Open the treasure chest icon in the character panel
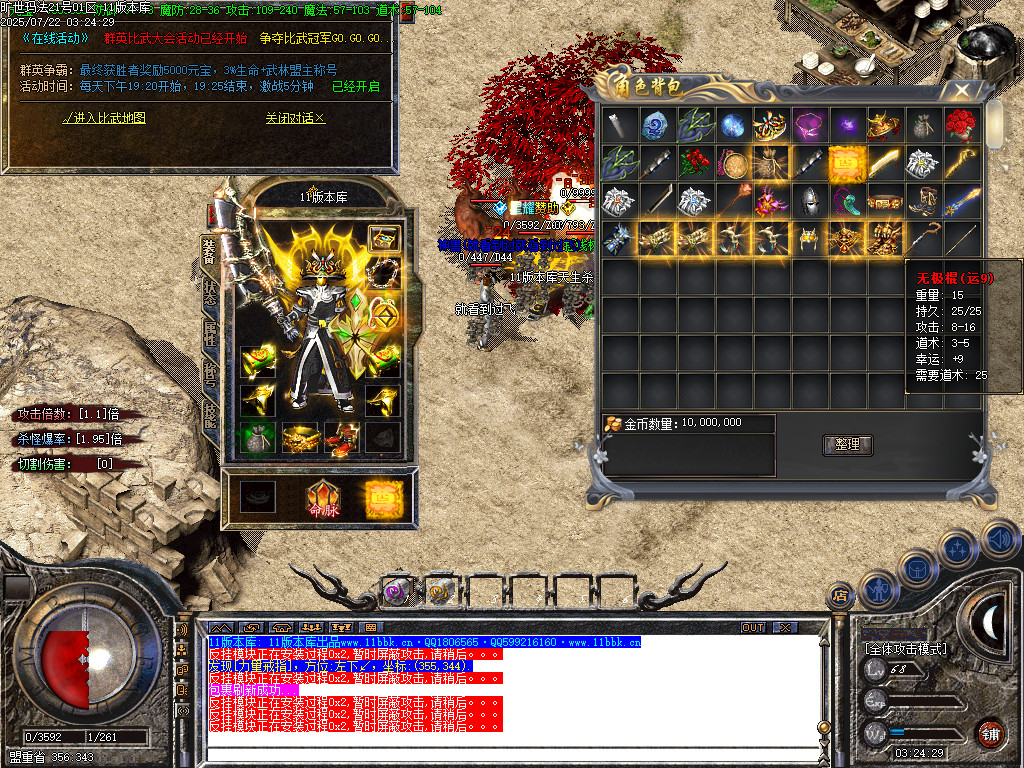Viewport: 1024px width, 768px height. 383,238
